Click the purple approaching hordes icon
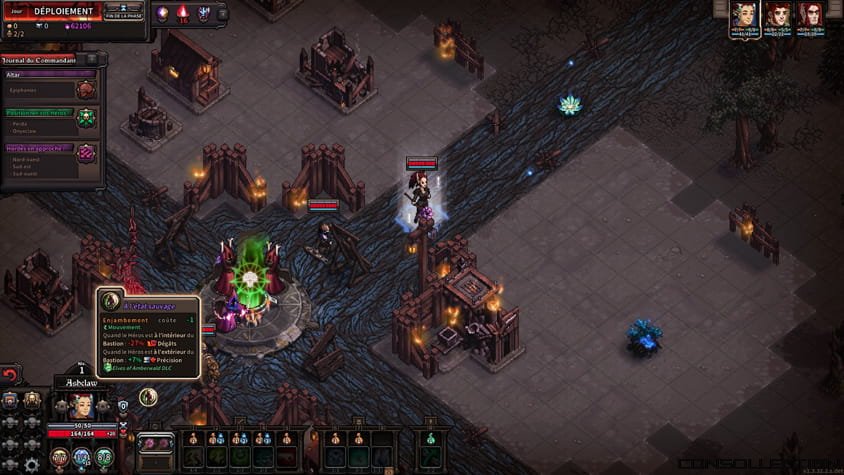Image resolution: width=844 pixels, height=475 pixels. tap(87, 153)
